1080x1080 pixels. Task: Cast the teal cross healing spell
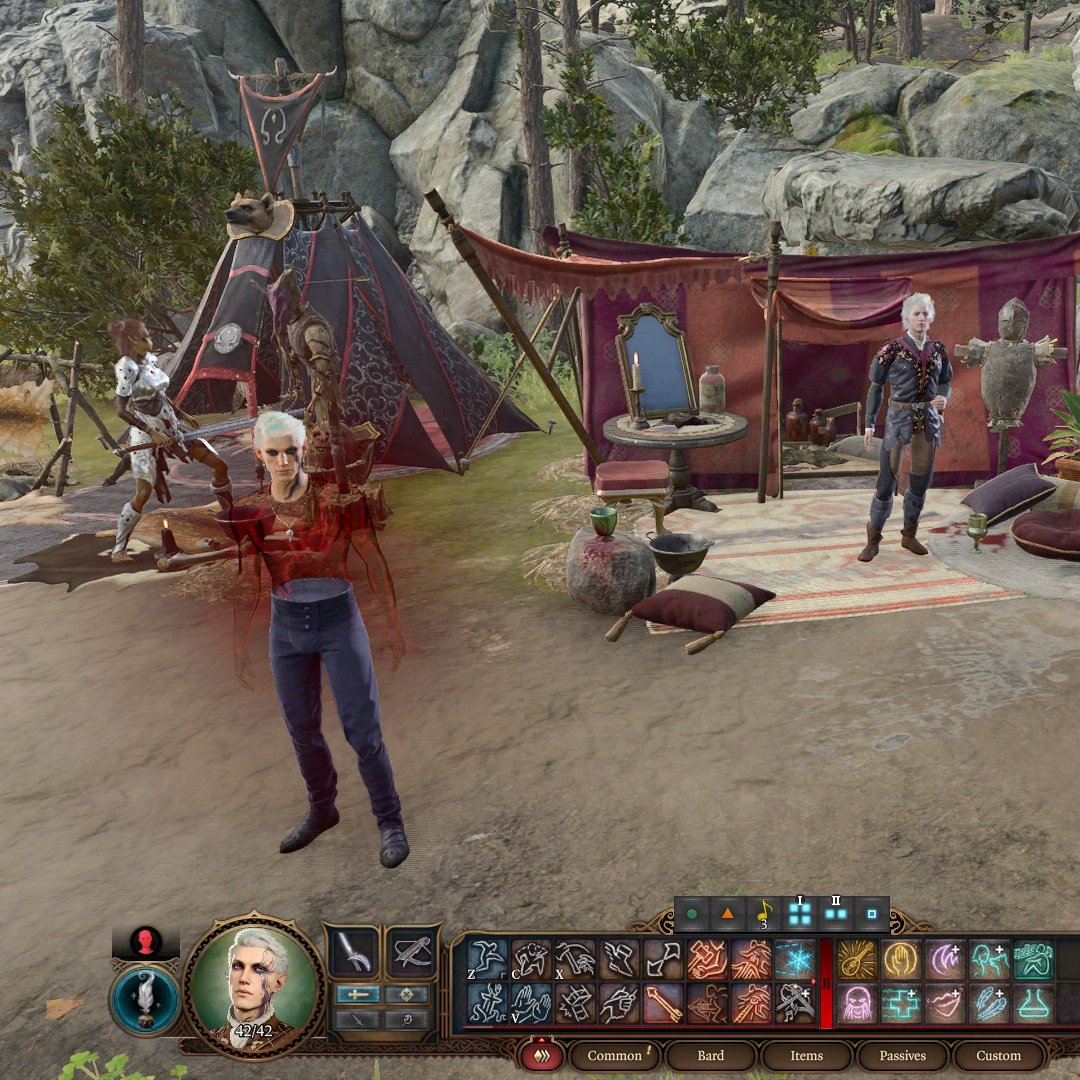[901, 1003]
